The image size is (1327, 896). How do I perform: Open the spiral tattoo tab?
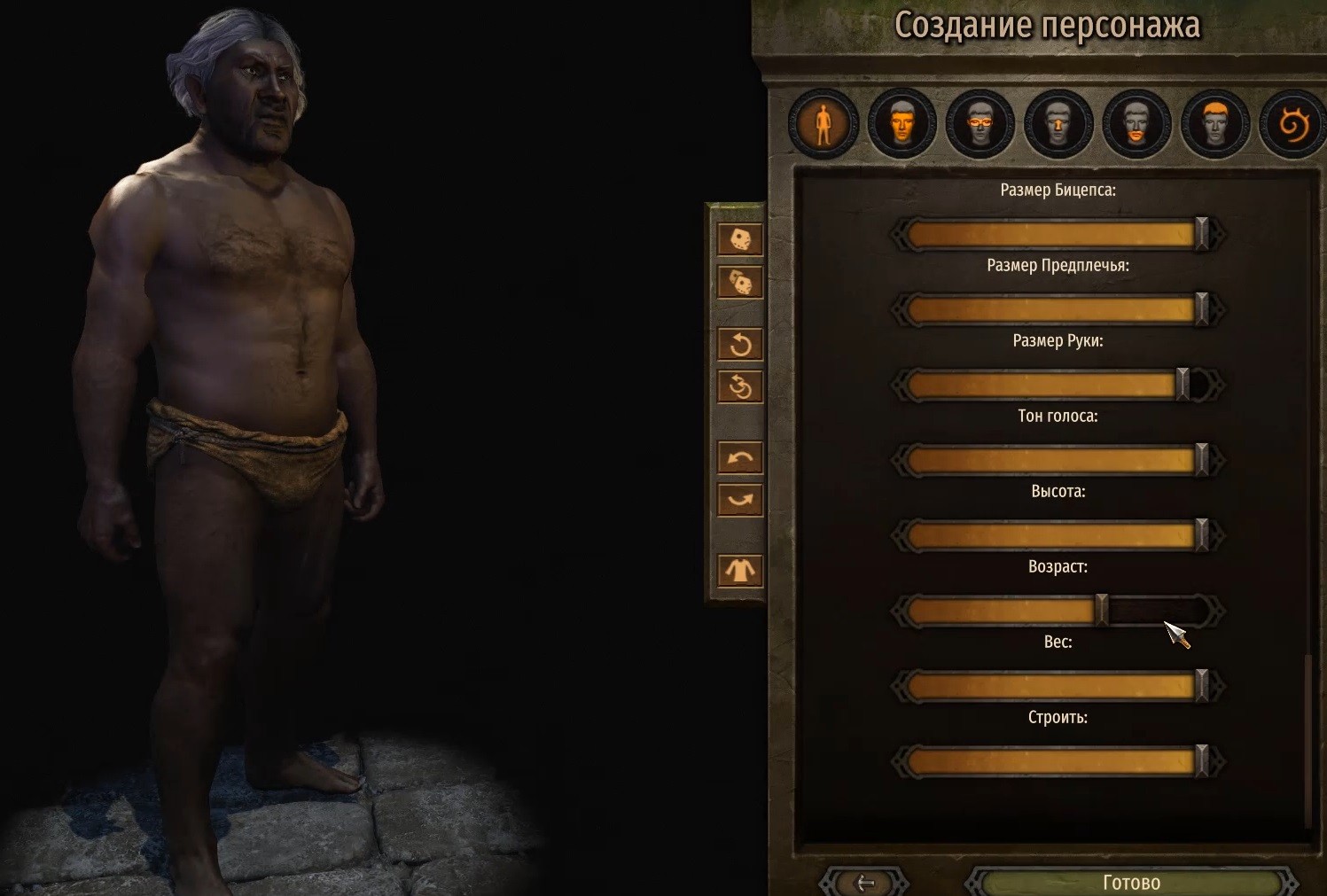tap(1292, 125)
